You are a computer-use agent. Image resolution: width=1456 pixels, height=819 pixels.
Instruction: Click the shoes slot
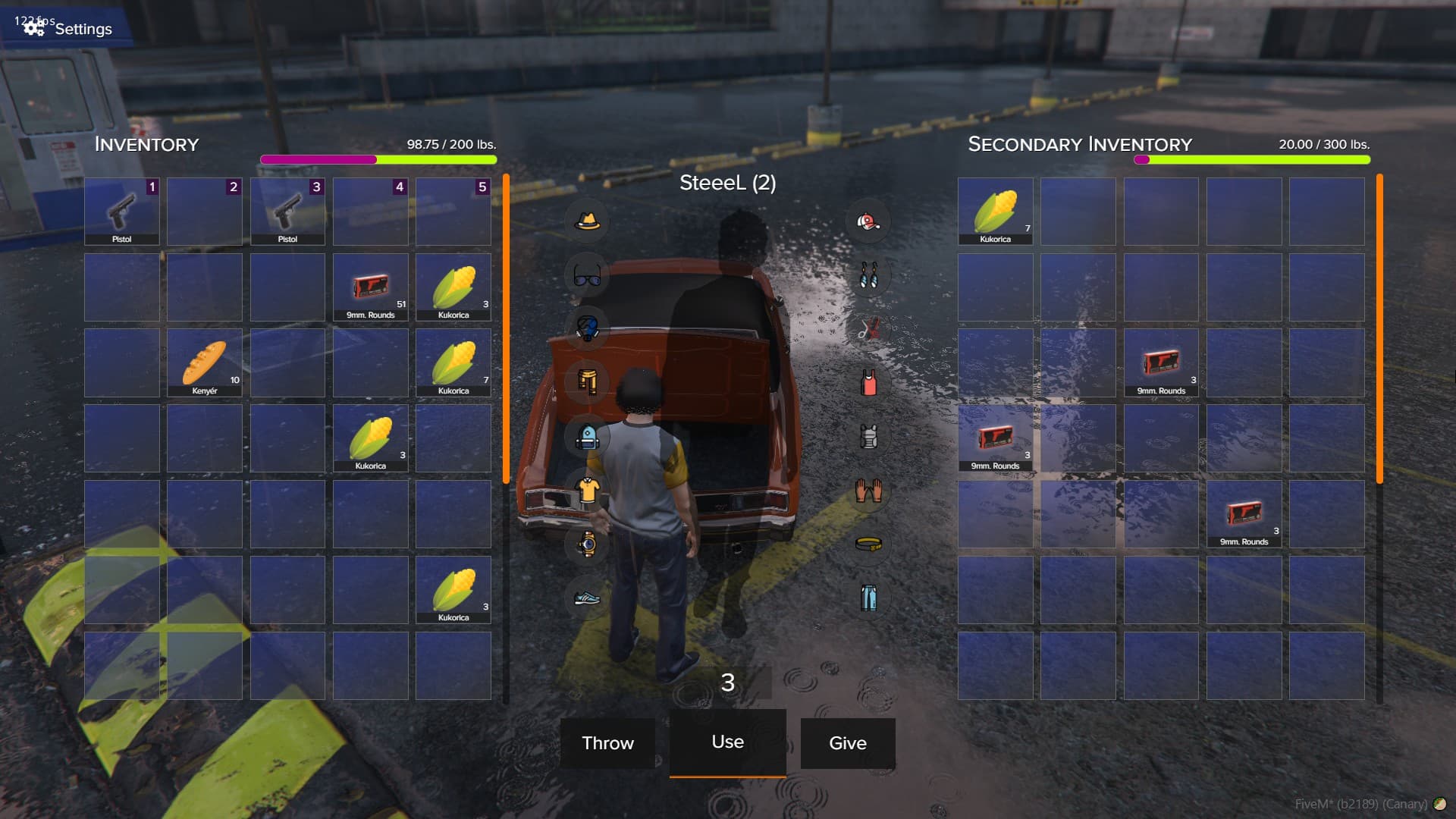tap(587, 598)
